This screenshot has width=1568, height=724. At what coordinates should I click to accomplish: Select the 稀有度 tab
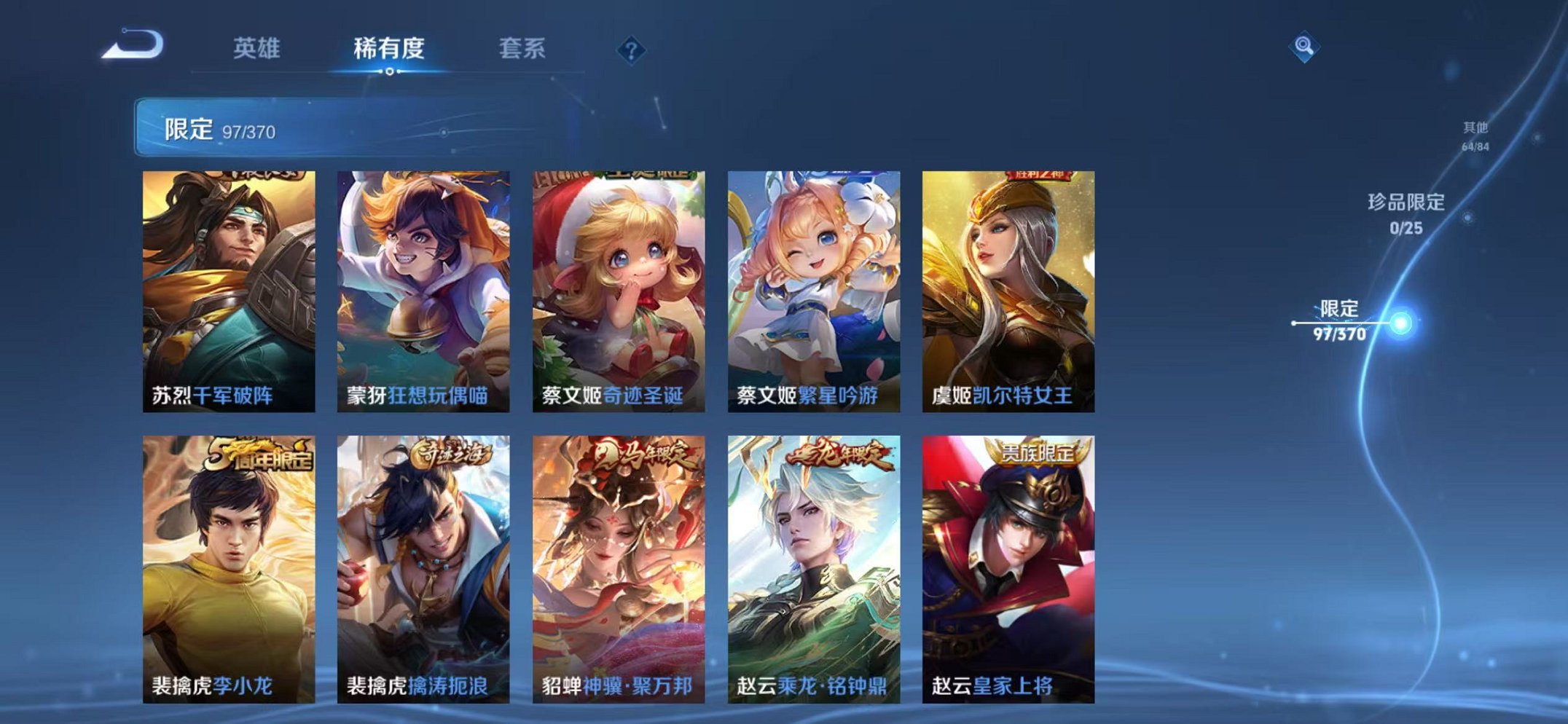pos(388,46)
